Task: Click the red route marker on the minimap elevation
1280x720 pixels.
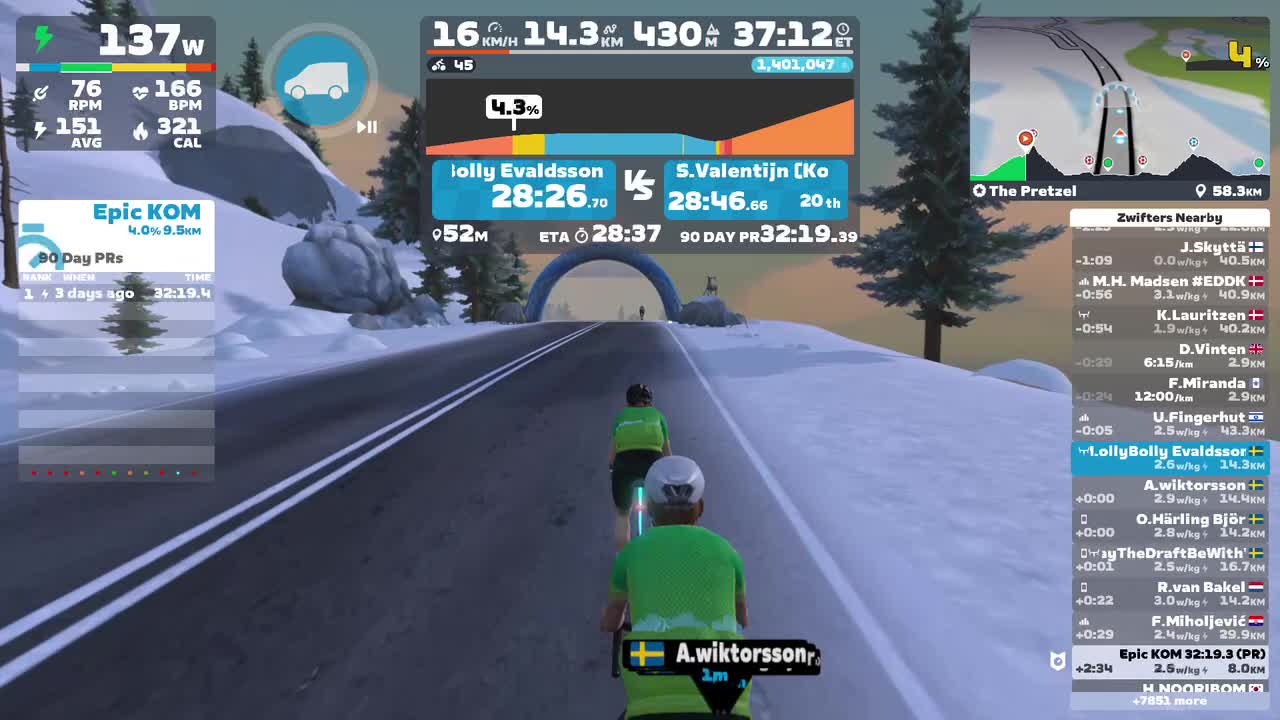Action: [x=1027, y=139]
